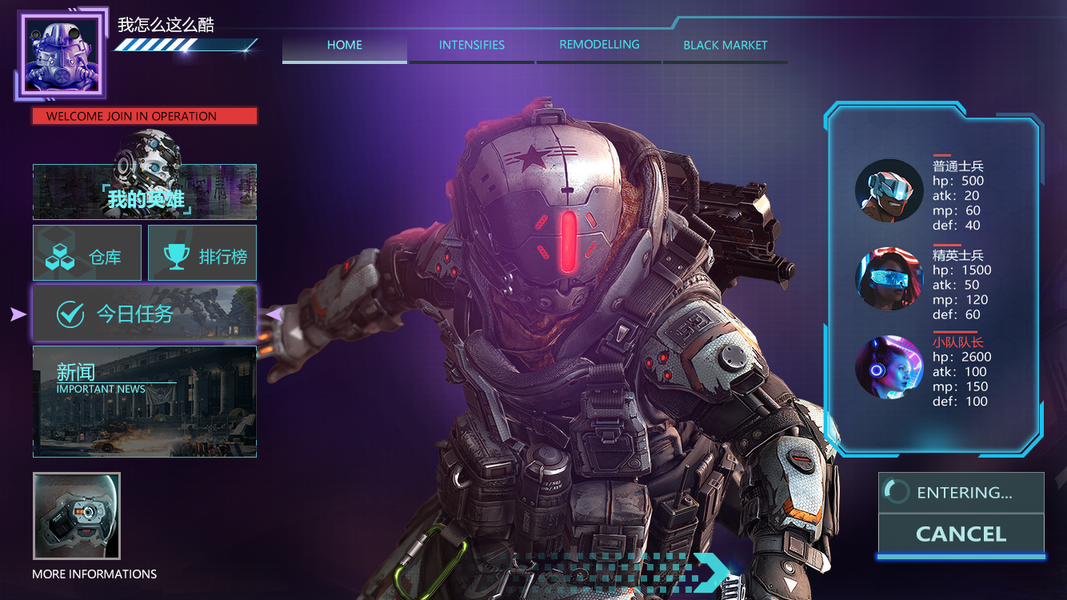Click the Welcome Join In Operation banner
Screen dimensions: 1067x600
(x=145, y=116)
